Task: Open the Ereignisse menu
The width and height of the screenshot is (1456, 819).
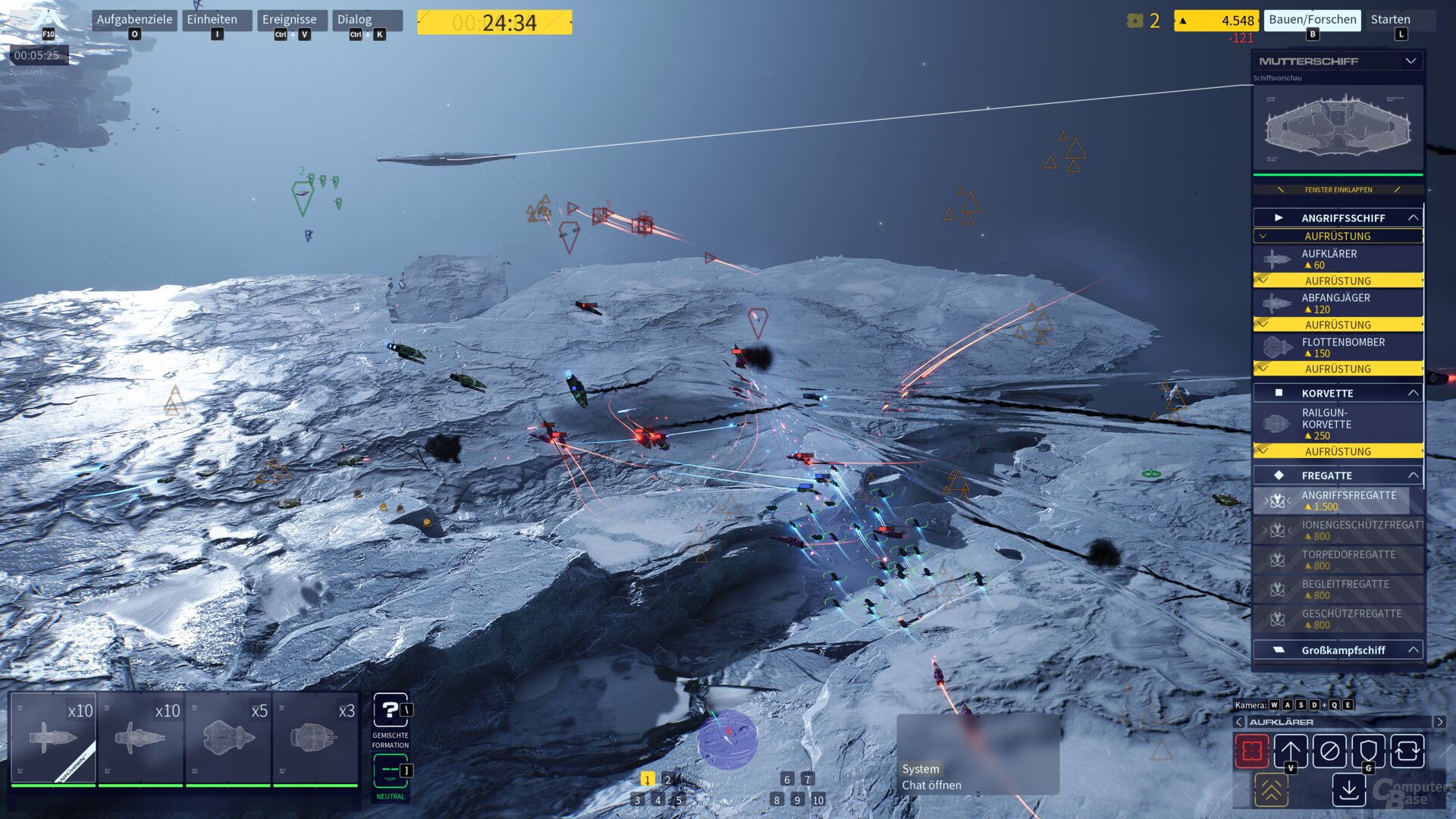Action: click(x=290, y=19)
